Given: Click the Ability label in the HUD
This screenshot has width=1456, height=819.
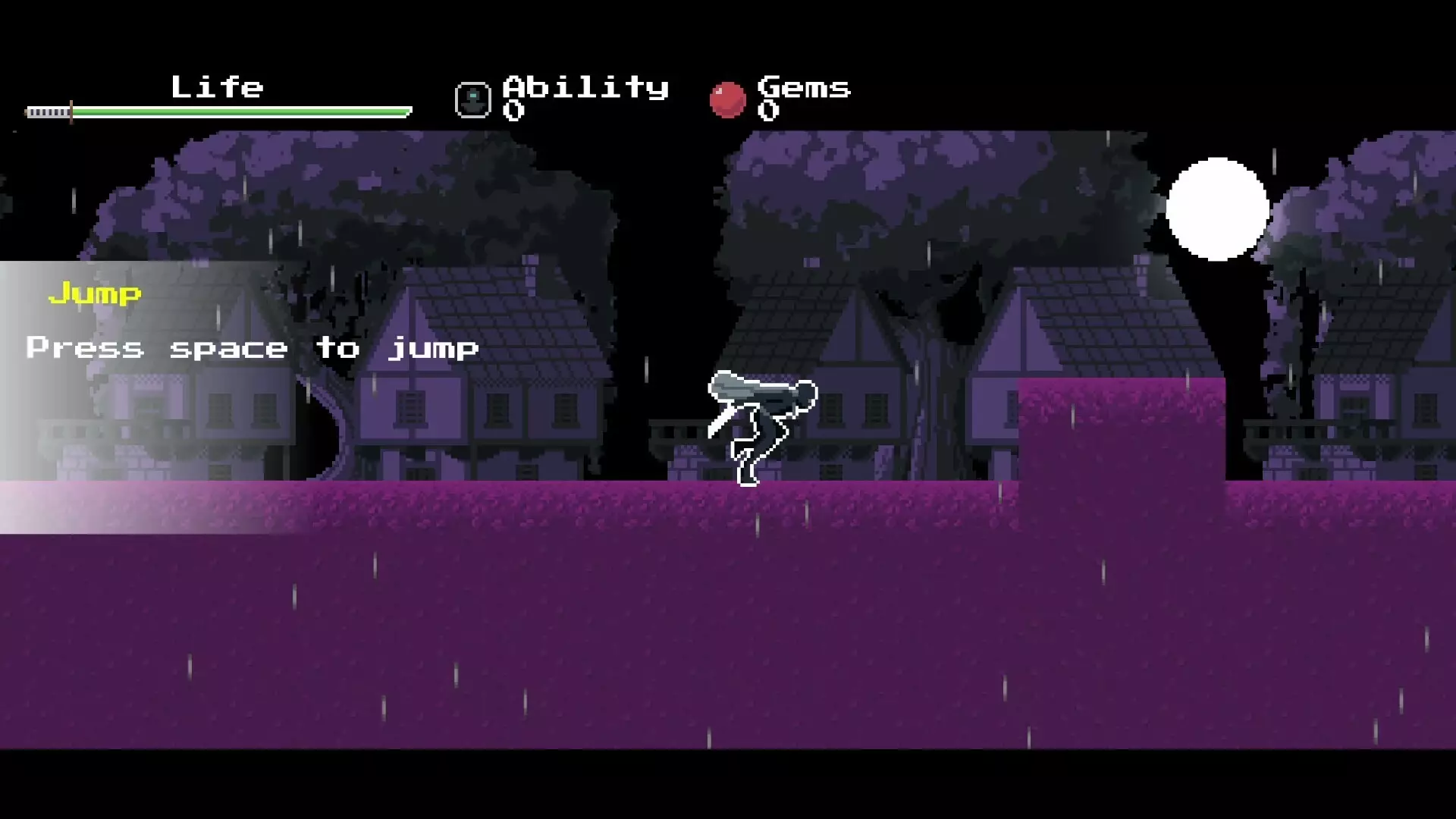Looking at the screenshot, I should click(x=585, y=87).
